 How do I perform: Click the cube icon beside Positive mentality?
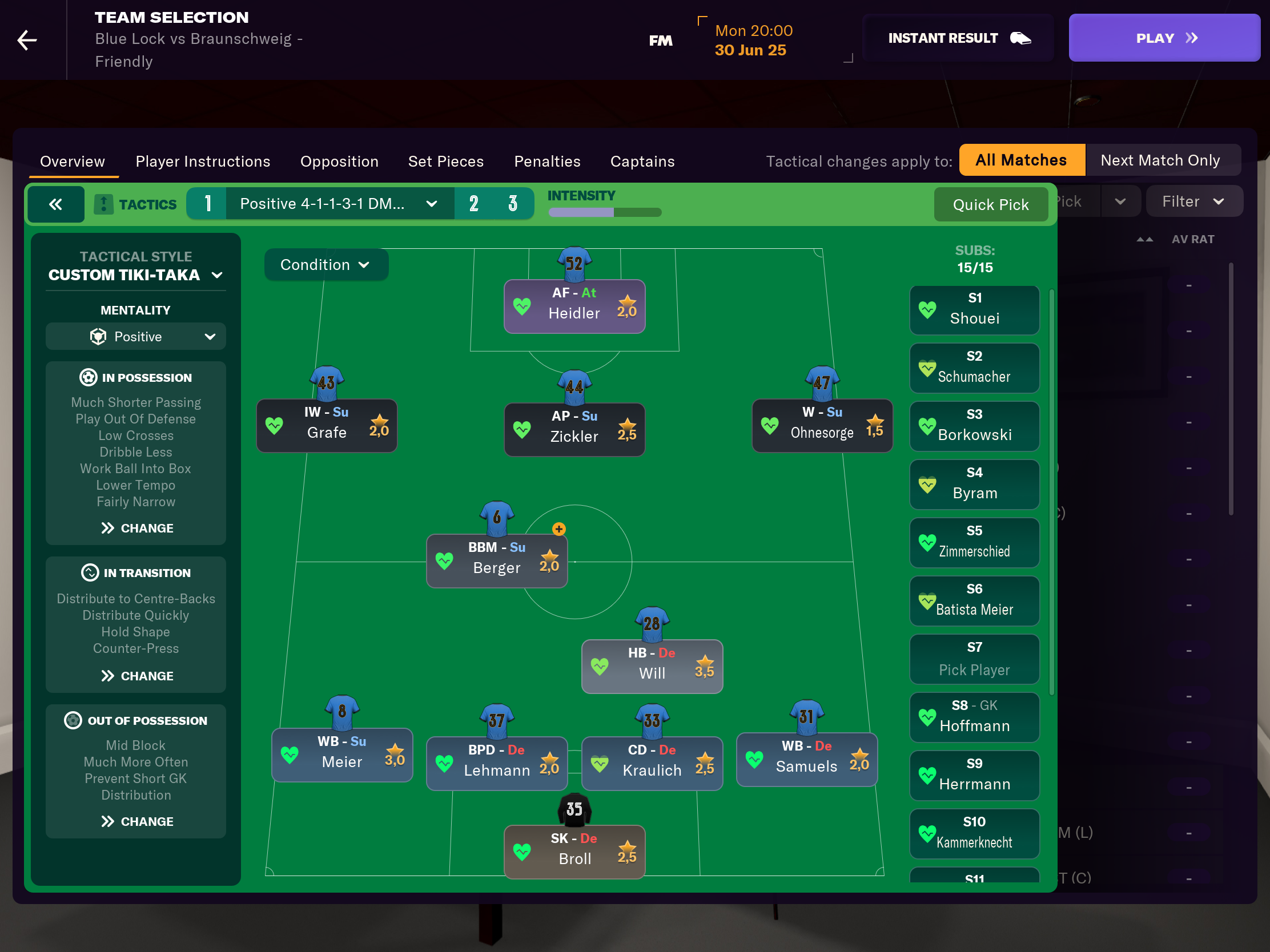tap(99, 336)
